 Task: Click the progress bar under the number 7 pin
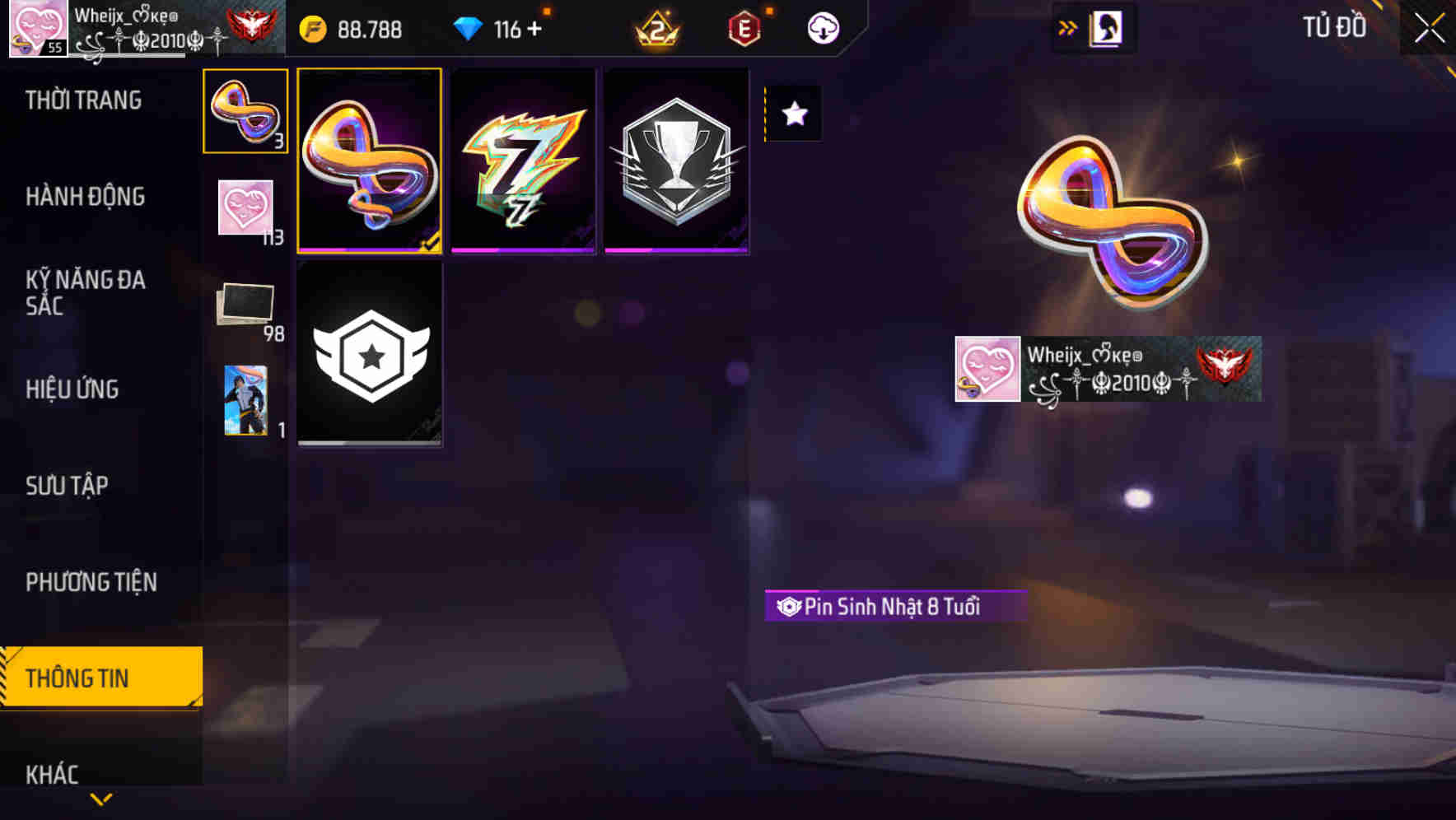pos(522,249)
